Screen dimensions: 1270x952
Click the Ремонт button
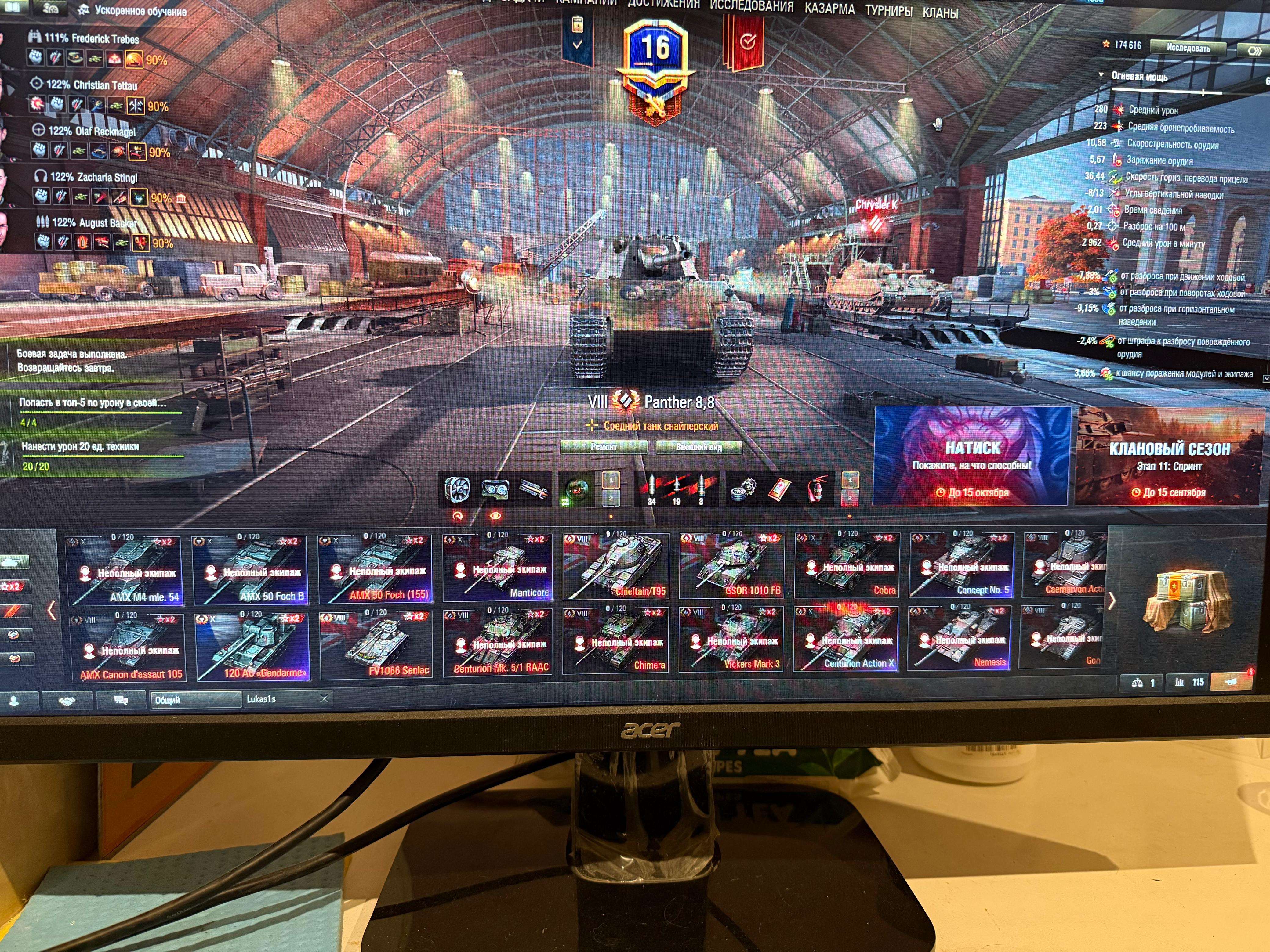tap(604, 447)
